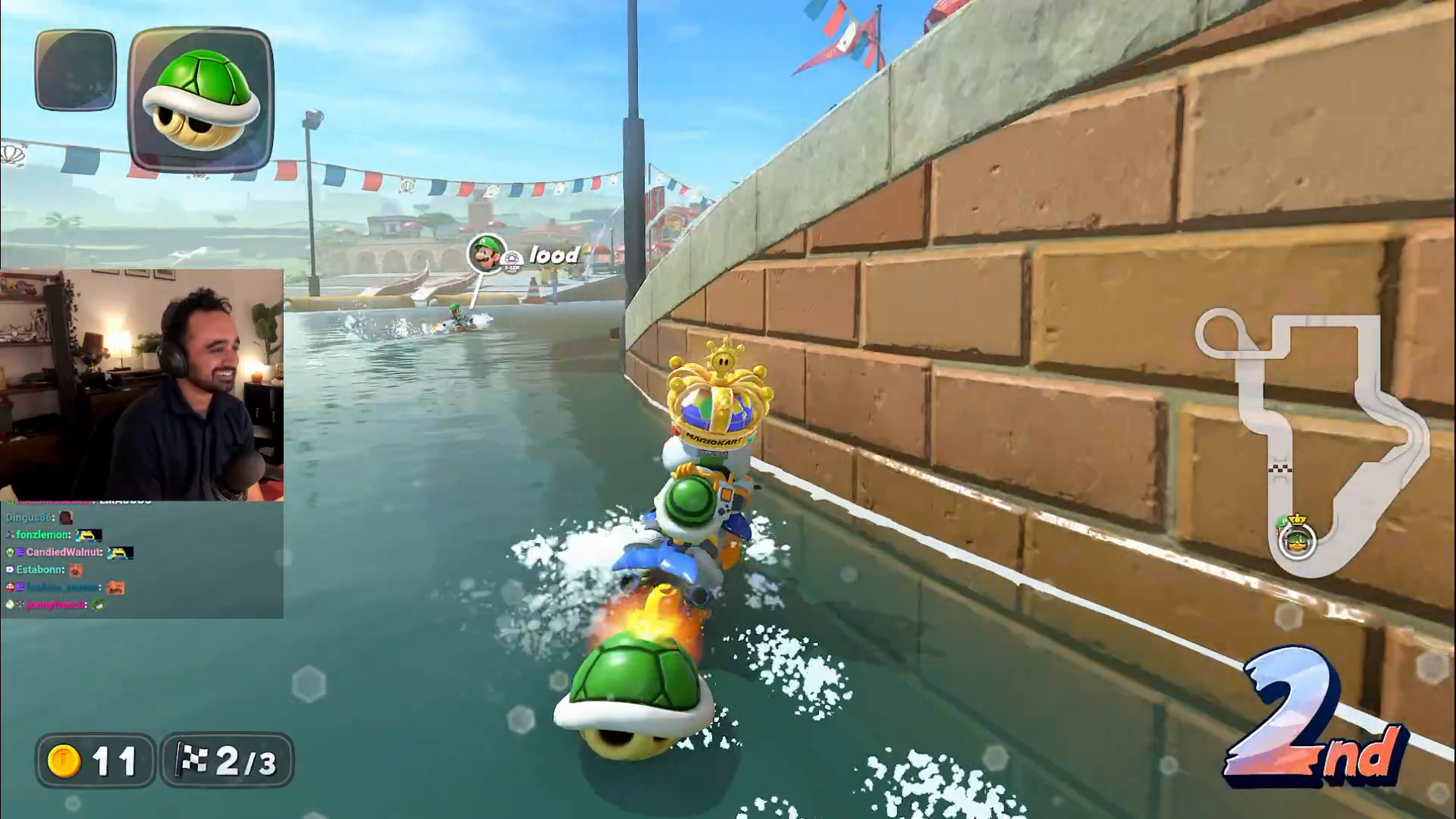This screenshot has height=819, width=1456.
Task: Click the crying face emote from Estabonn
Action: [x=77, y=572]
